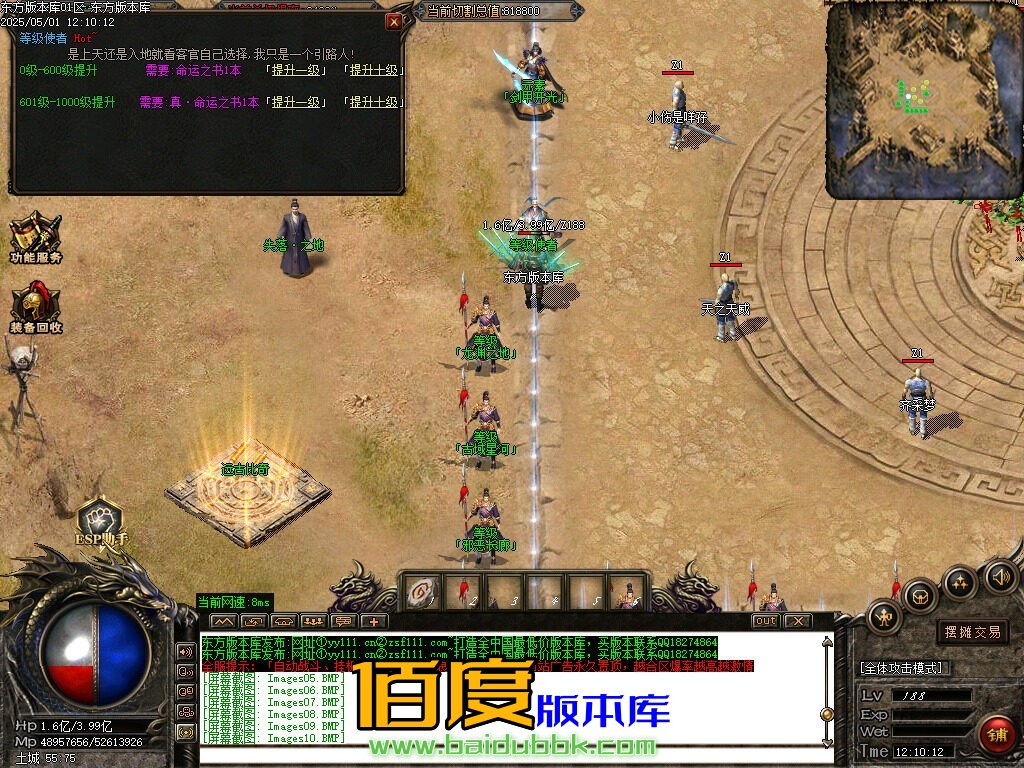Open the character figure round button
Screen dimensions: 1024x768
(x=885, y=616)
